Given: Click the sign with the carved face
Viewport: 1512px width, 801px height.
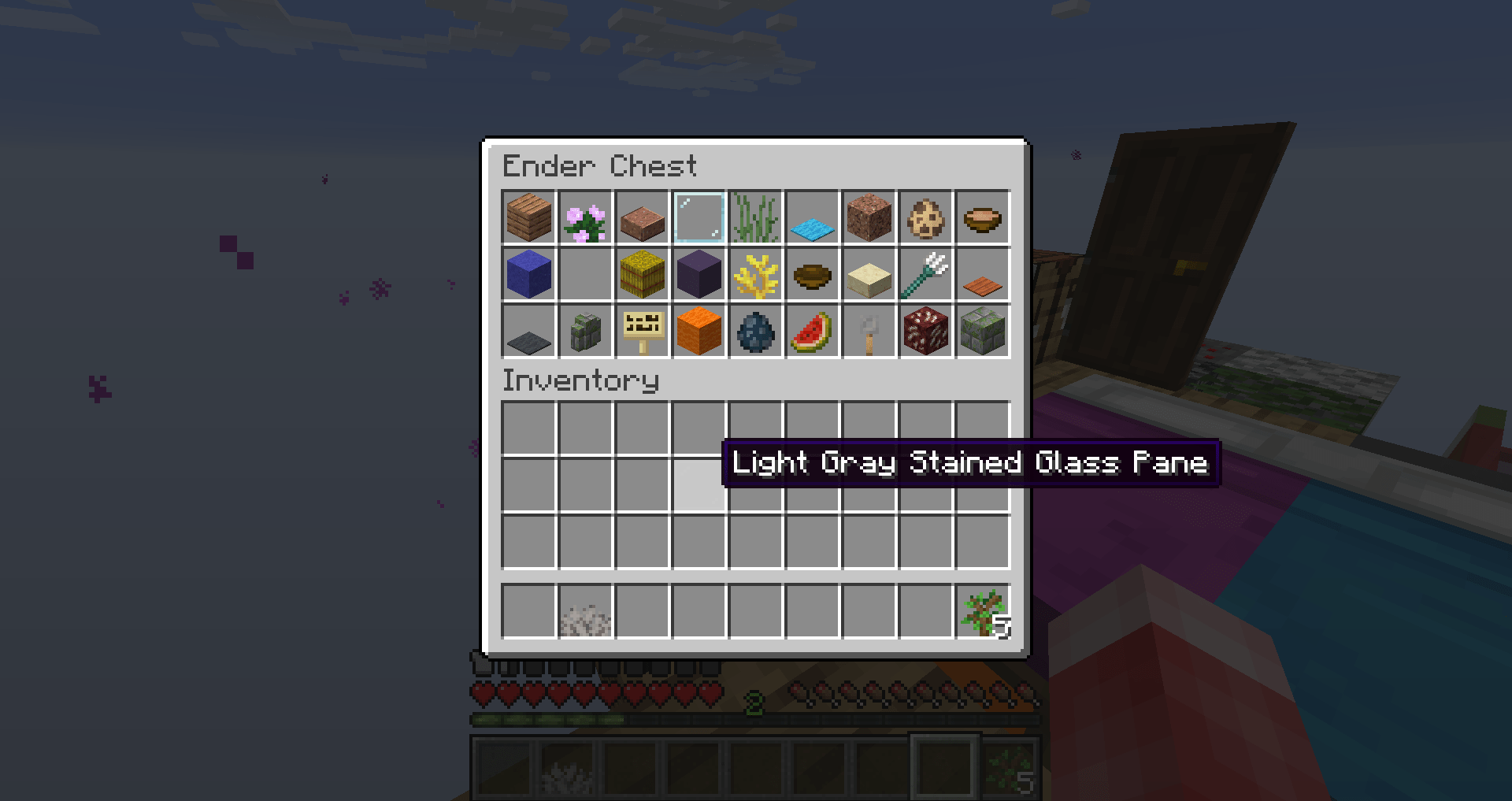Looking at the screenshot, I should (x=642, y=332).
